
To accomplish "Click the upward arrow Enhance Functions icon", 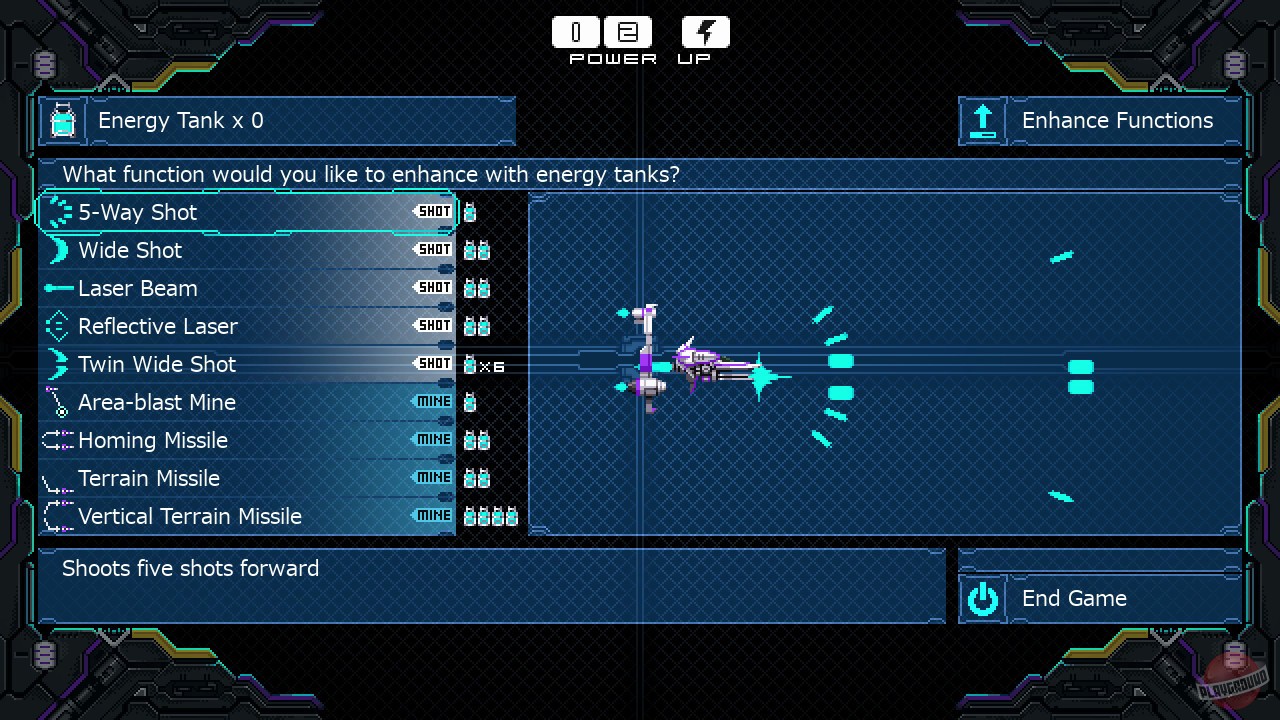I will (x=983, y=121).
